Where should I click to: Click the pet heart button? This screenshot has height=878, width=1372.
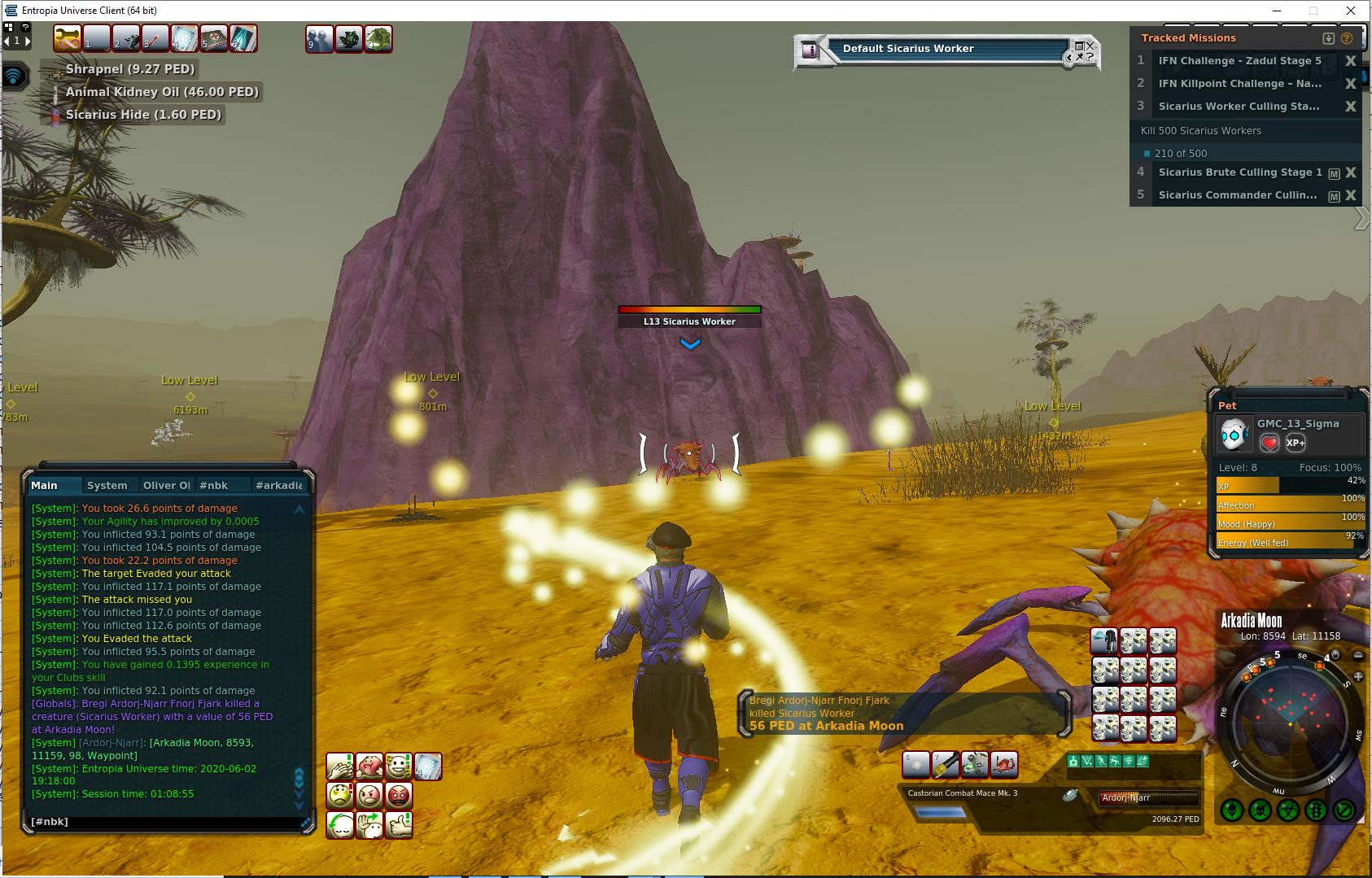1269,443
